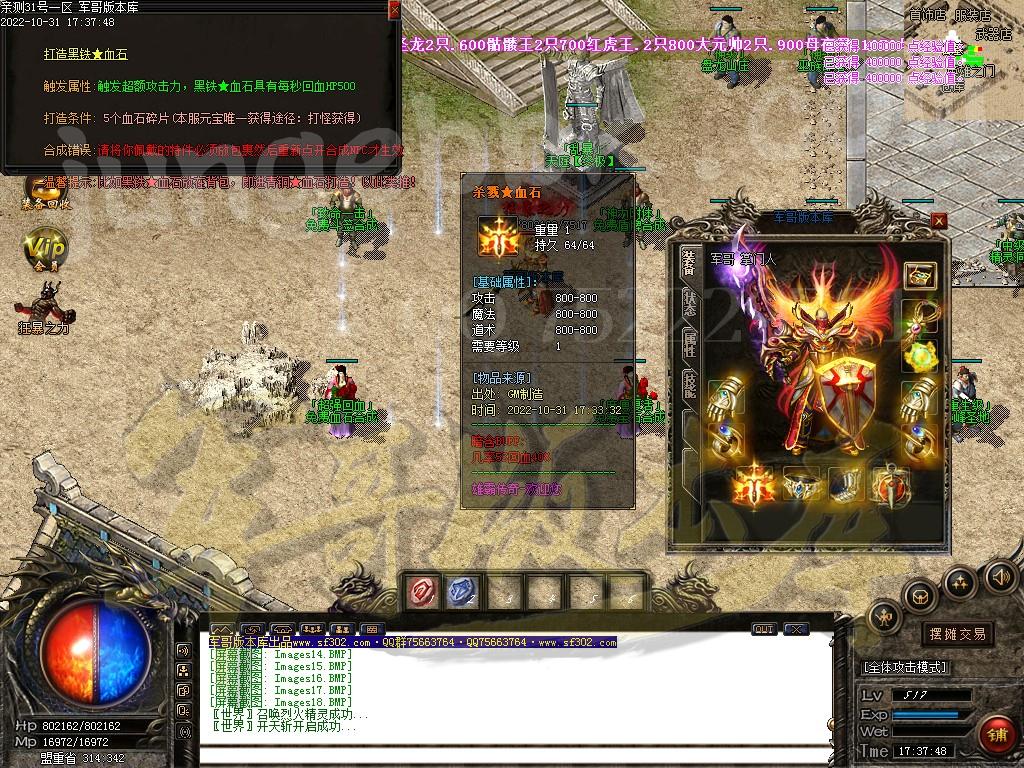Show the 技能 skills tab
This screenshot has width=1024, height=768.
[690, 386]
